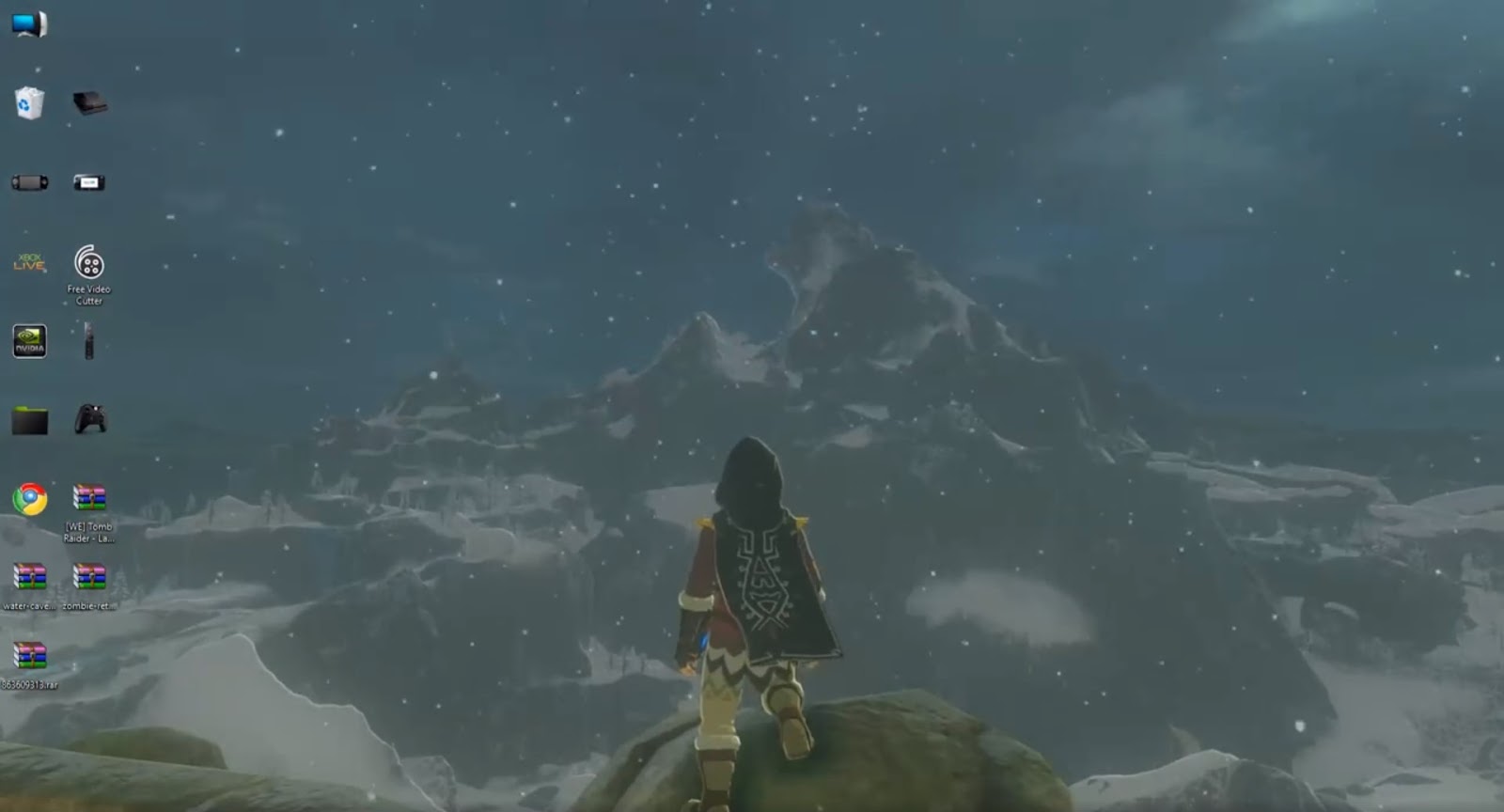Screen dimensions: 1504x812
Task: Select the slim remote device icon
Action: (x=89, y=343)
